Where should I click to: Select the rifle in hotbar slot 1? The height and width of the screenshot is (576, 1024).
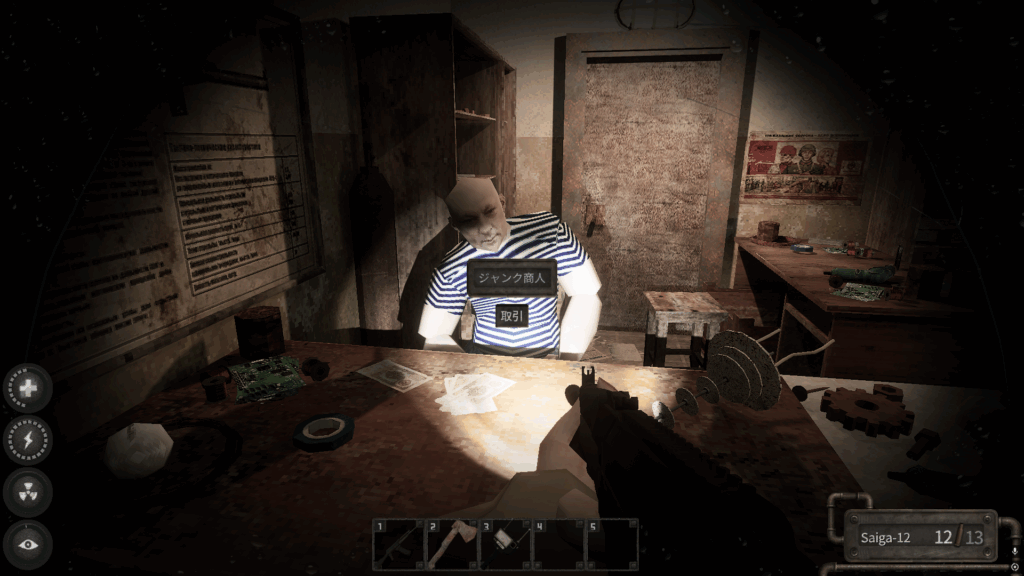[397, 545]
